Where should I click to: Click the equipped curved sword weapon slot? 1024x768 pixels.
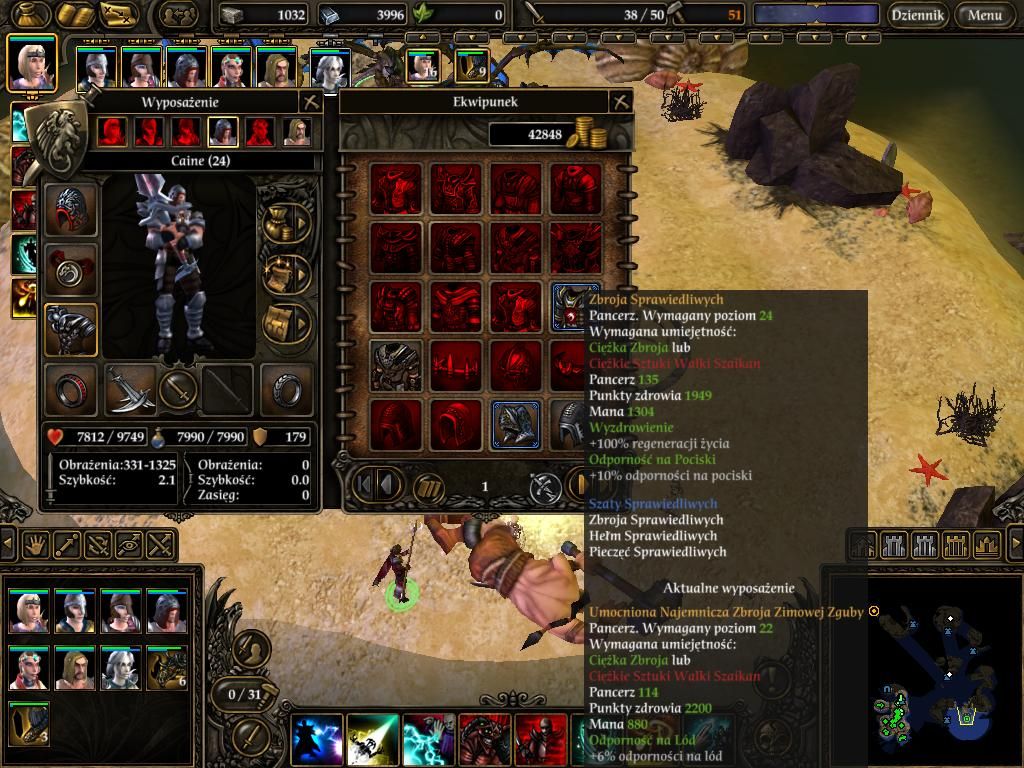click(130, 389)
